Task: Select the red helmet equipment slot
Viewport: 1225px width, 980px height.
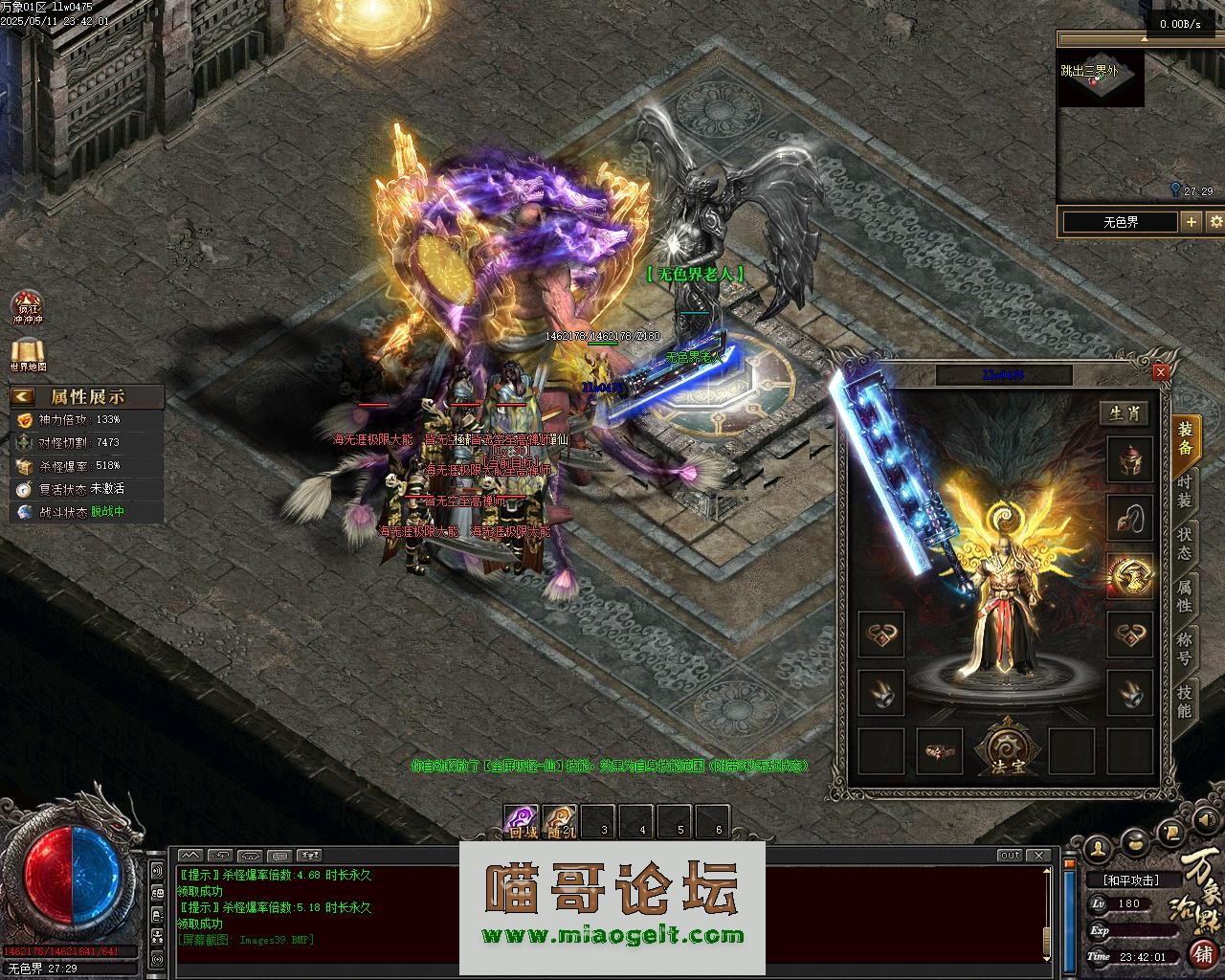Action: [x=1129, y=460]
